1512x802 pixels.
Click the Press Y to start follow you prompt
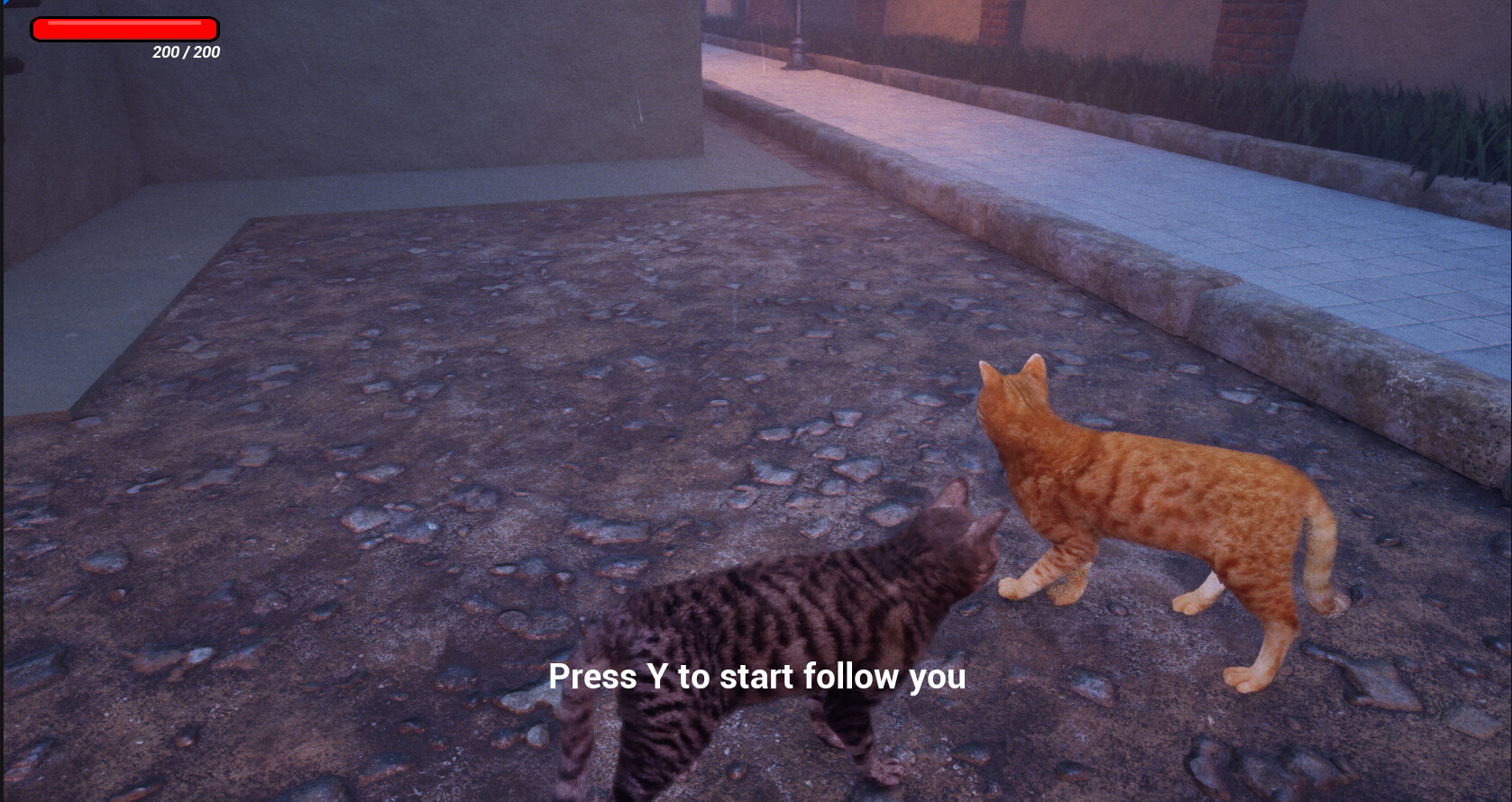pos(757,677)
